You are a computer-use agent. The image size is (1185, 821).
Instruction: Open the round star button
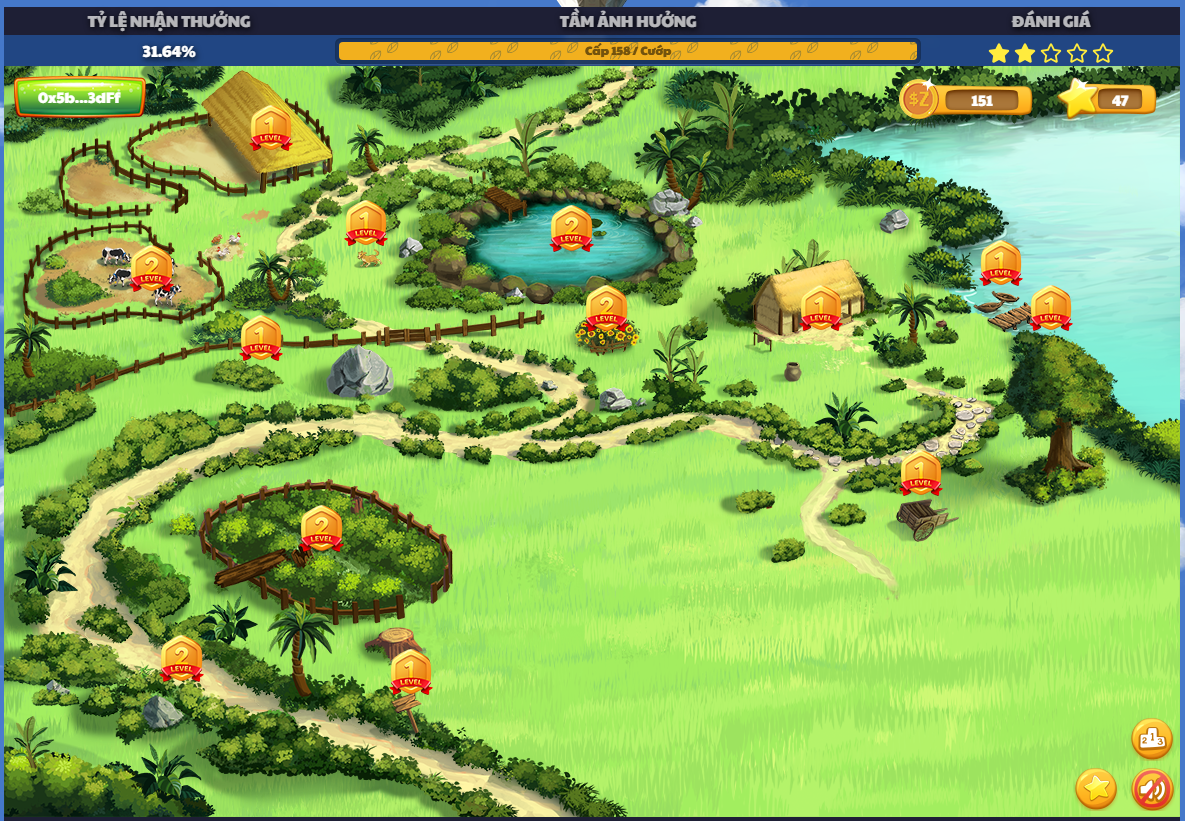click(x=1096, y=789)
